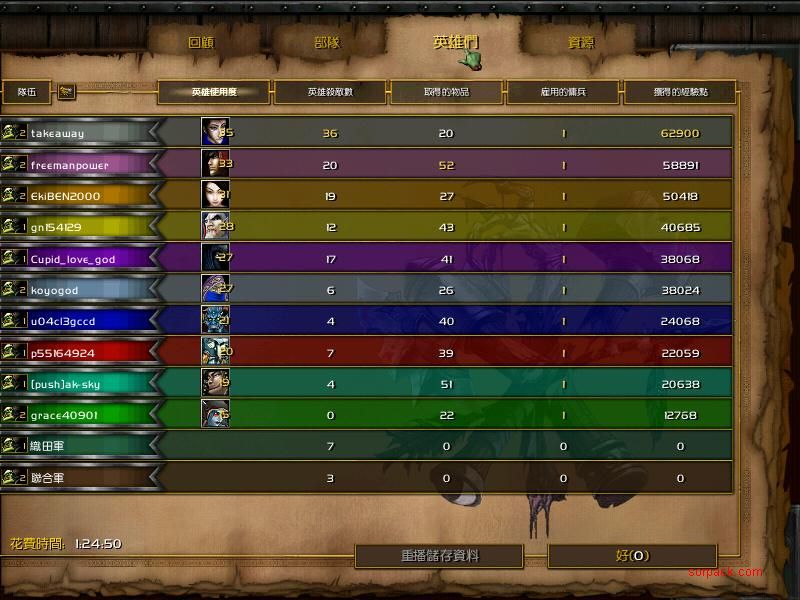Select the 英雄們 tab
Image resolution: width=800 pixels, height=600 pixels.
pyautogui.click(x=455, y=43)
